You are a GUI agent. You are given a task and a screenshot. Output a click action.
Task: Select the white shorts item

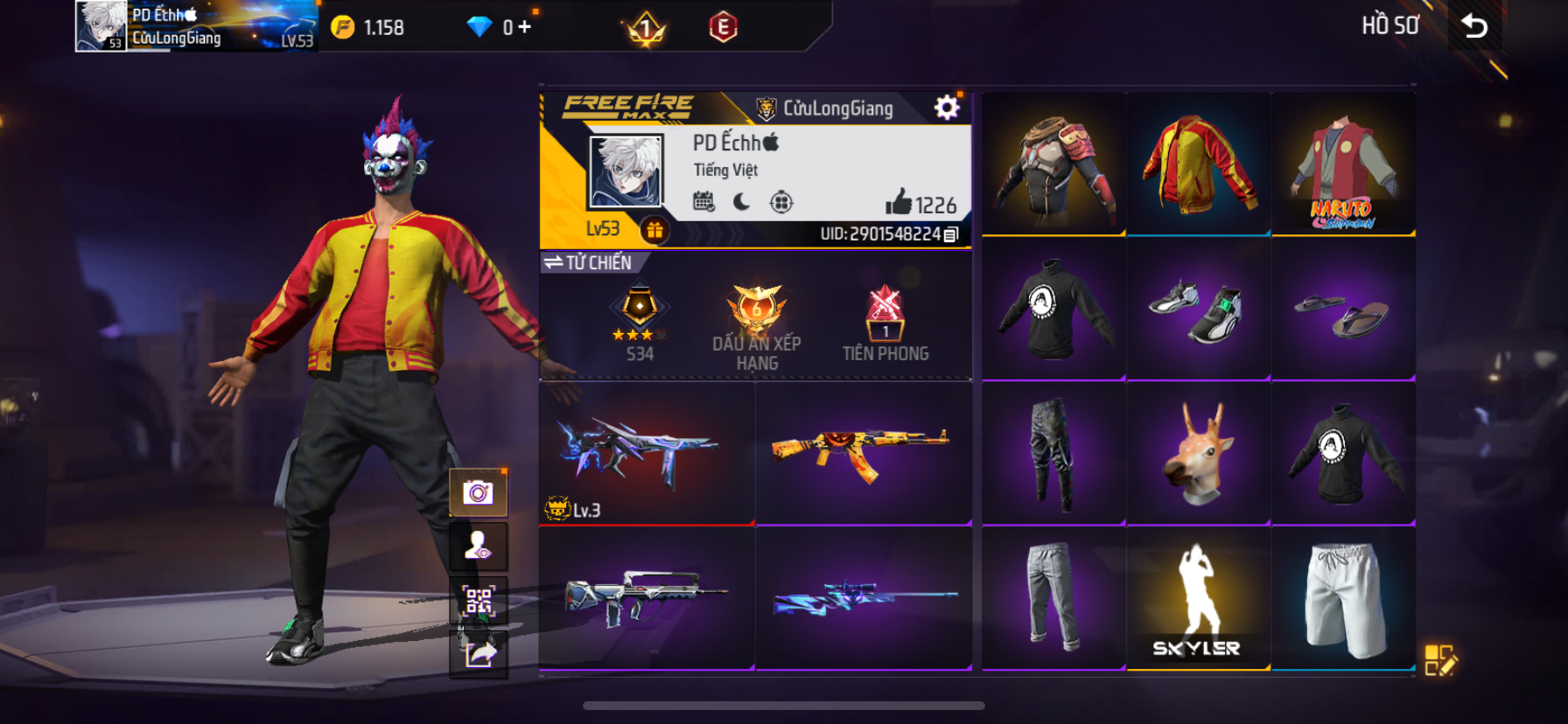coord(1343,598)
